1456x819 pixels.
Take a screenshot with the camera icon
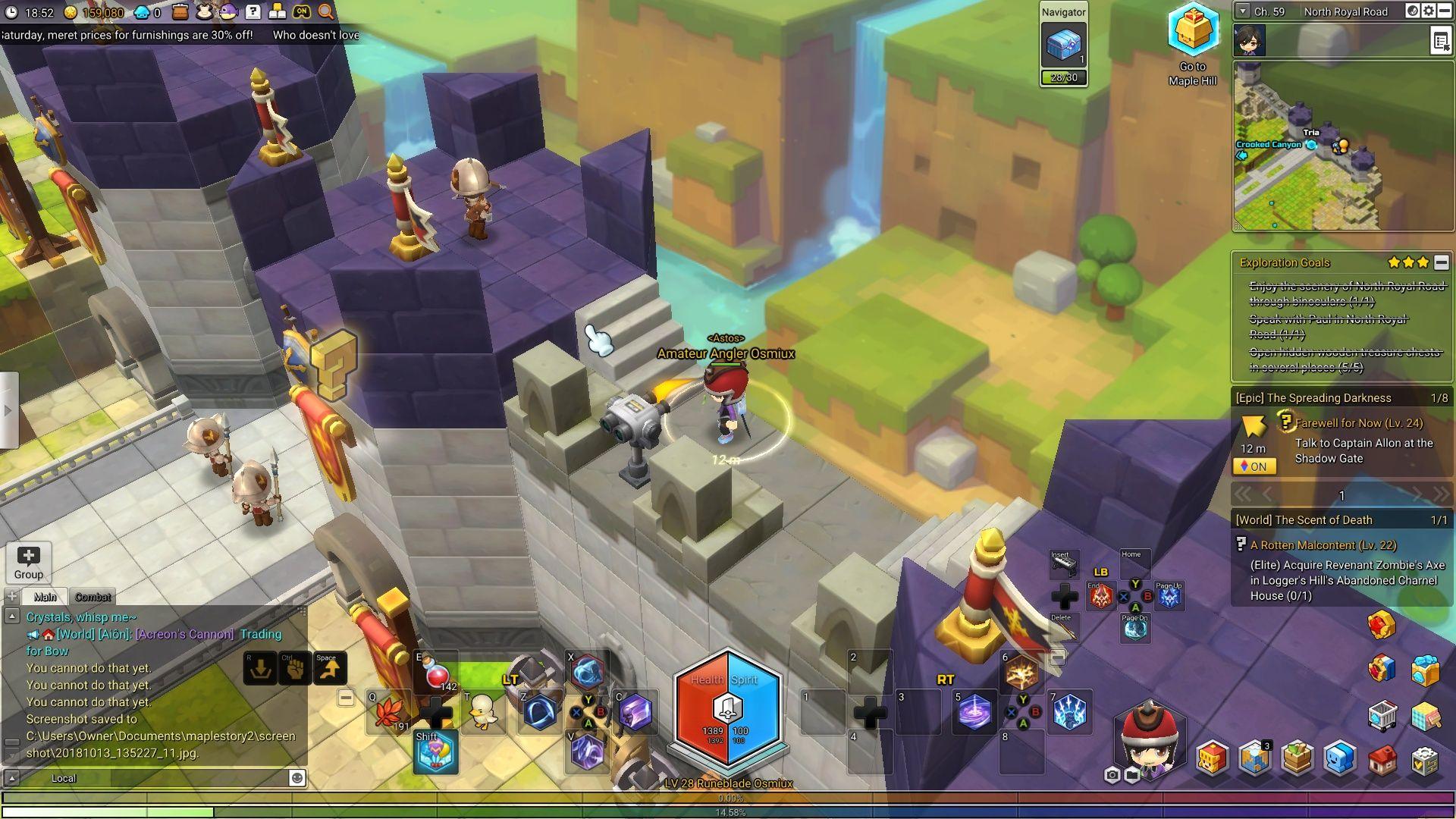(x=1112, y=774)
